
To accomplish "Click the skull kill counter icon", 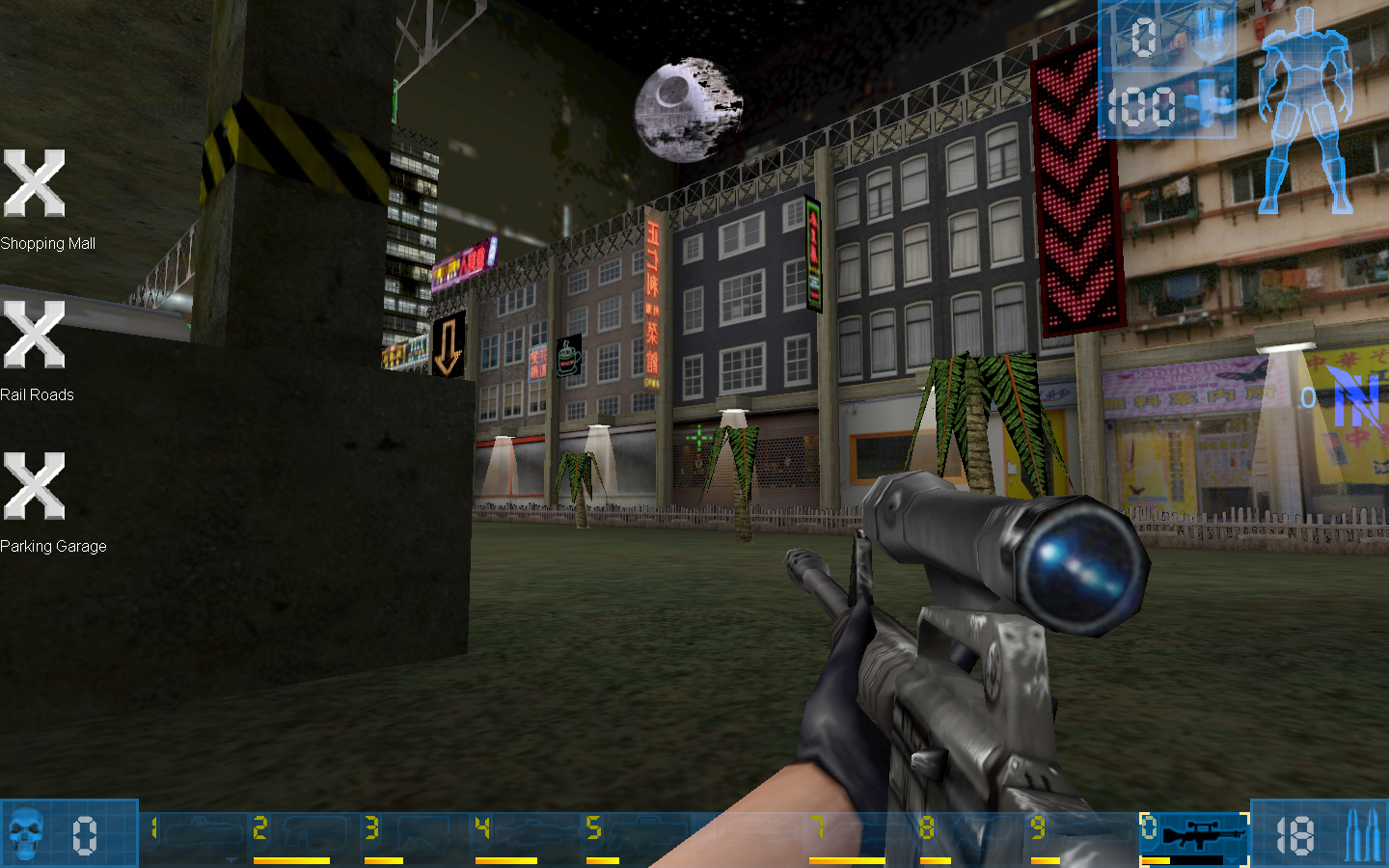I will click(x=27, y=835).
